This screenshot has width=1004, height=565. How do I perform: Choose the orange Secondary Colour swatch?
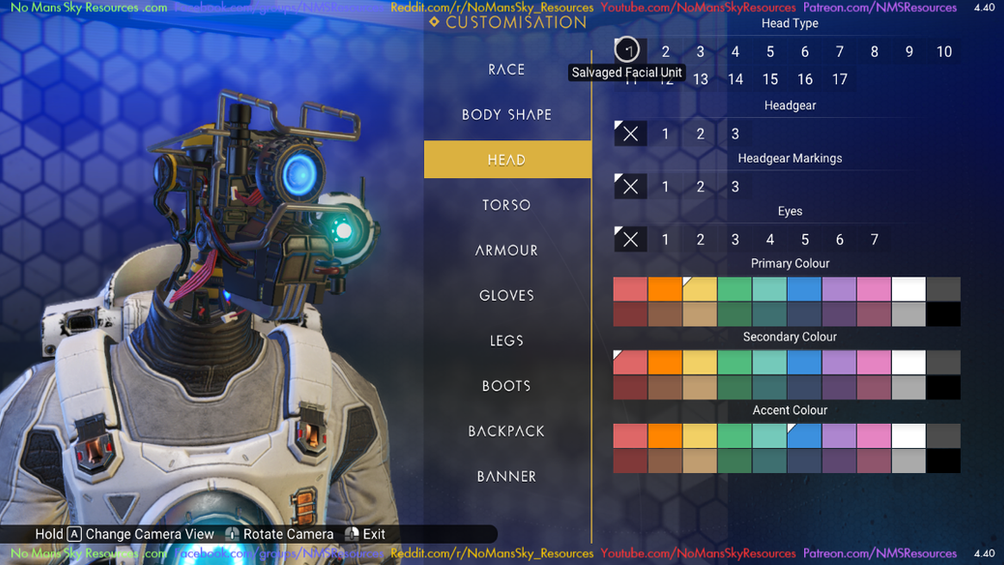tap(665, 362)
